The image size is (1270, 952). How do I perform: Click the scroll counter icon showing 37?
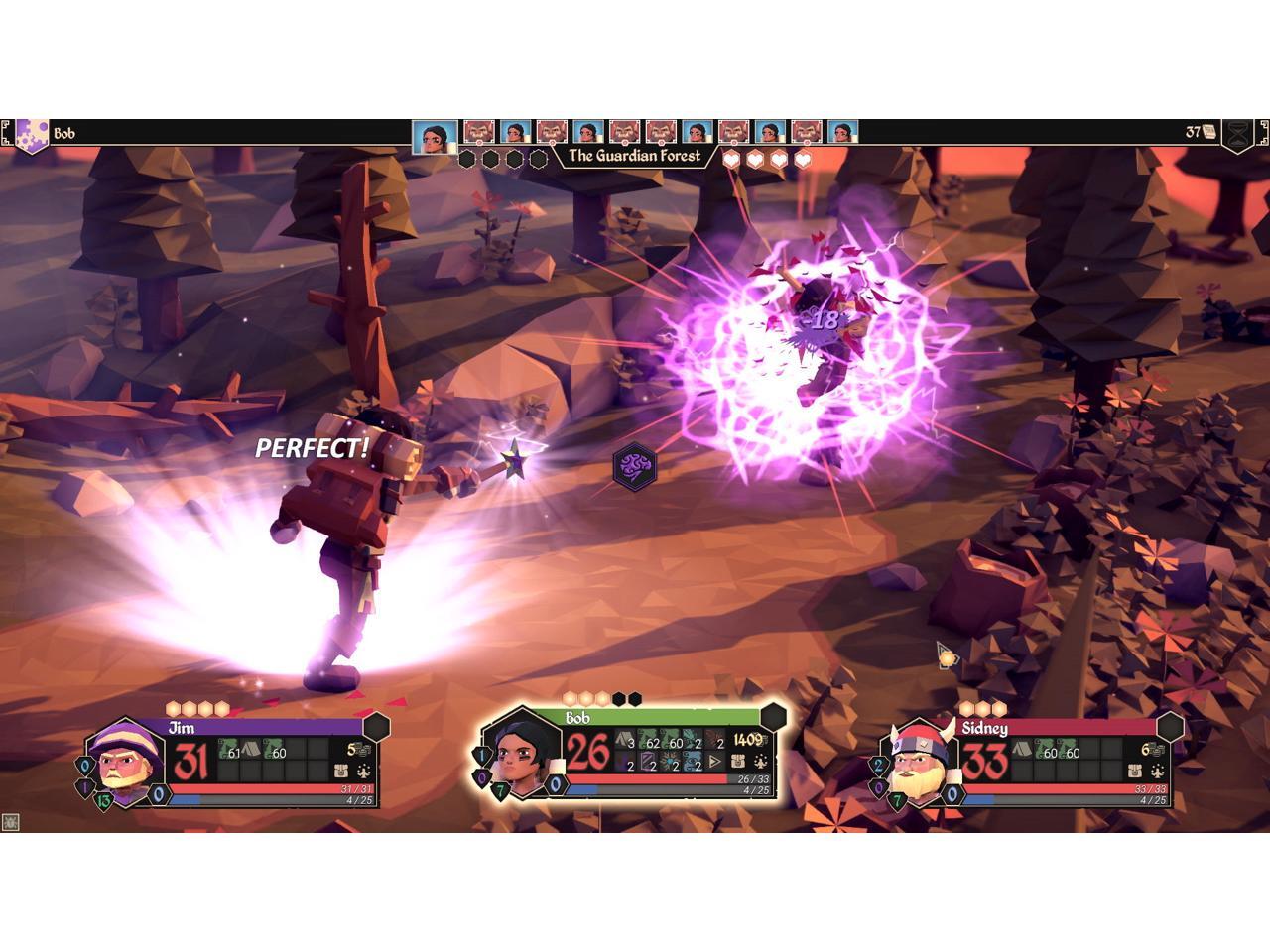click(1202, 132)
